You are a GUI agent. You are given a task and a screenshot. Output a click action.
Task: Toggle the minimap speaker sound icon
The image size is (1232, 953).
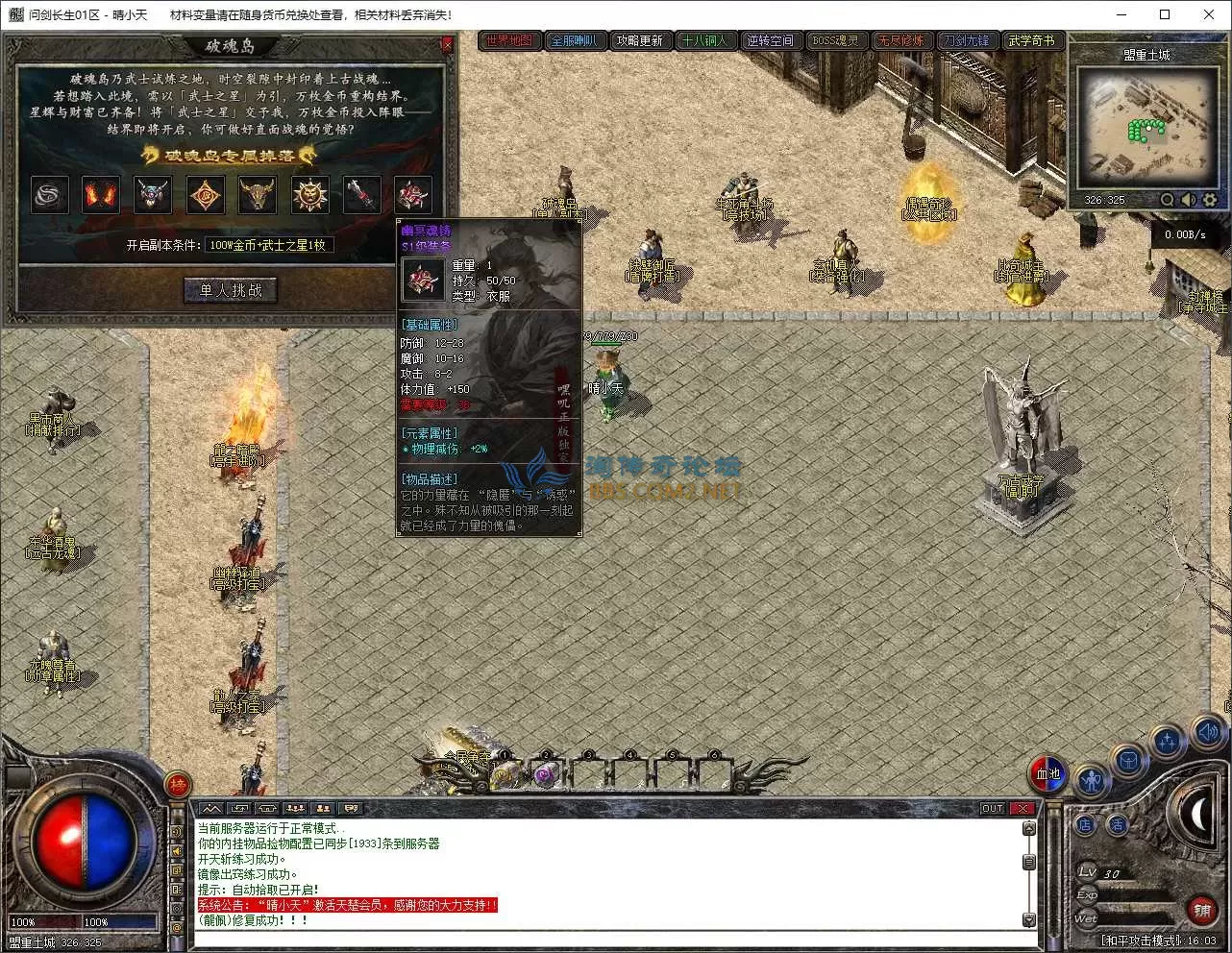coord(1189,200)
